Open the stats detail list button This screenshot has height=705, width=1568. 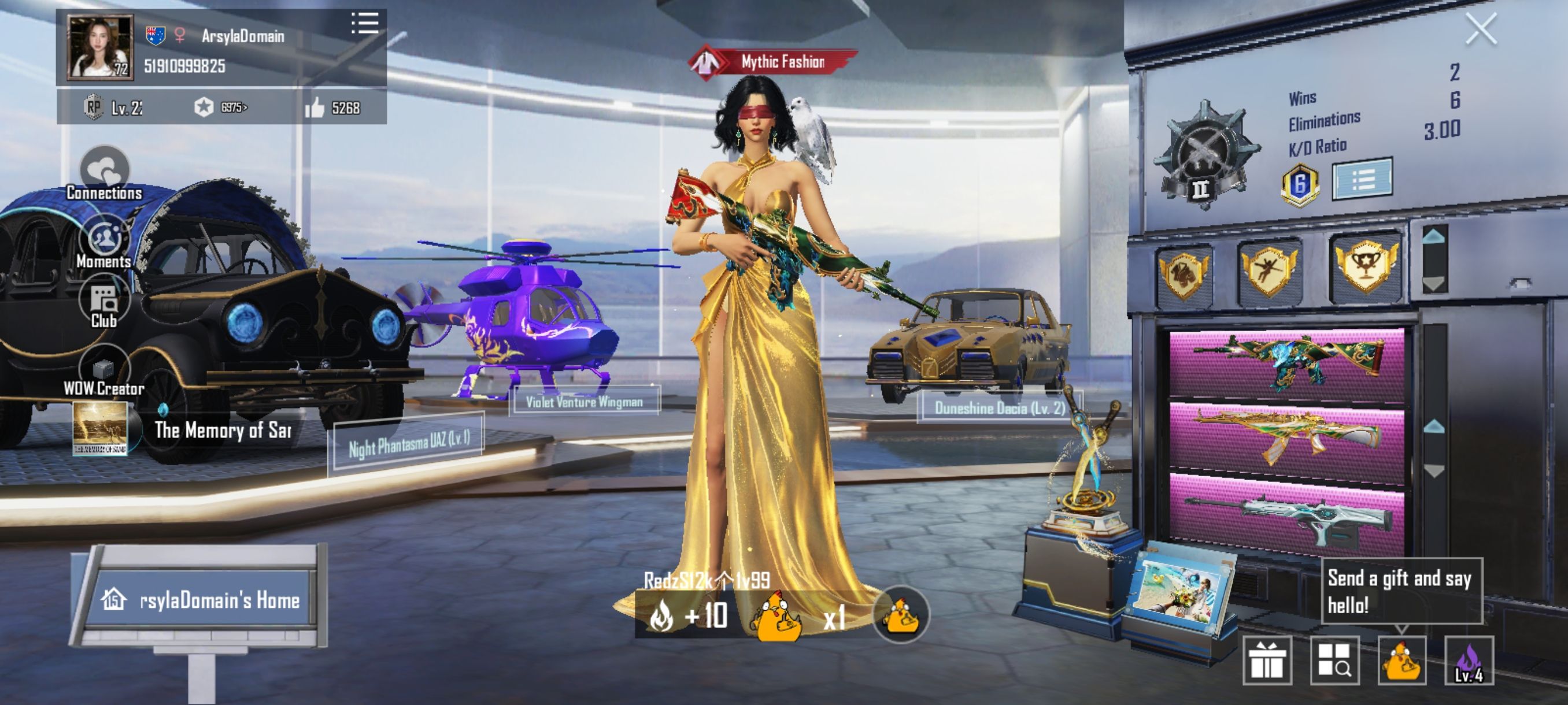[x=1362, y=179]
